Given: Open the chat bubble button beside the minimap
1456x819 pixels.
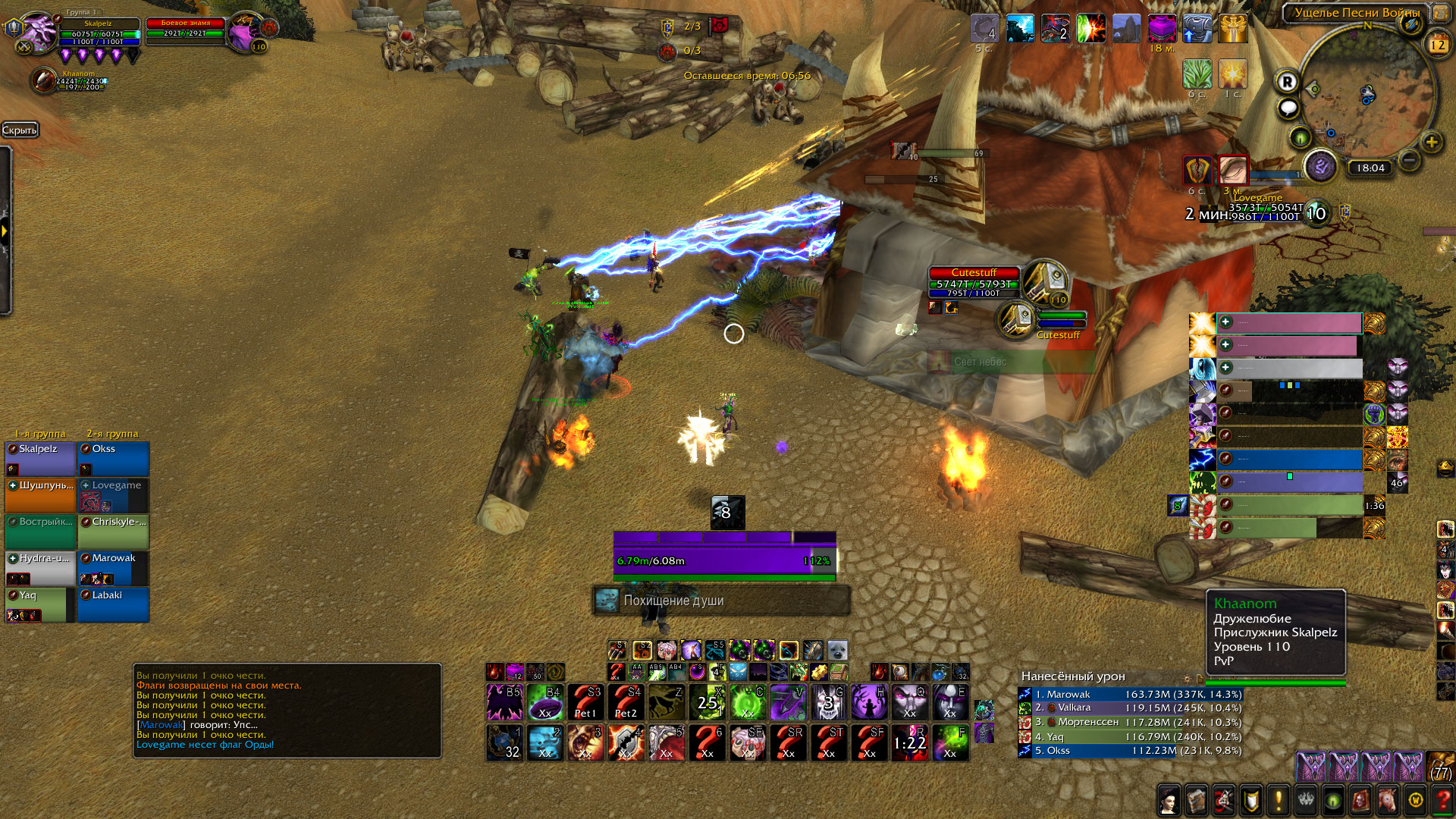Looking at the screenshot, I should pos(1288,109).
